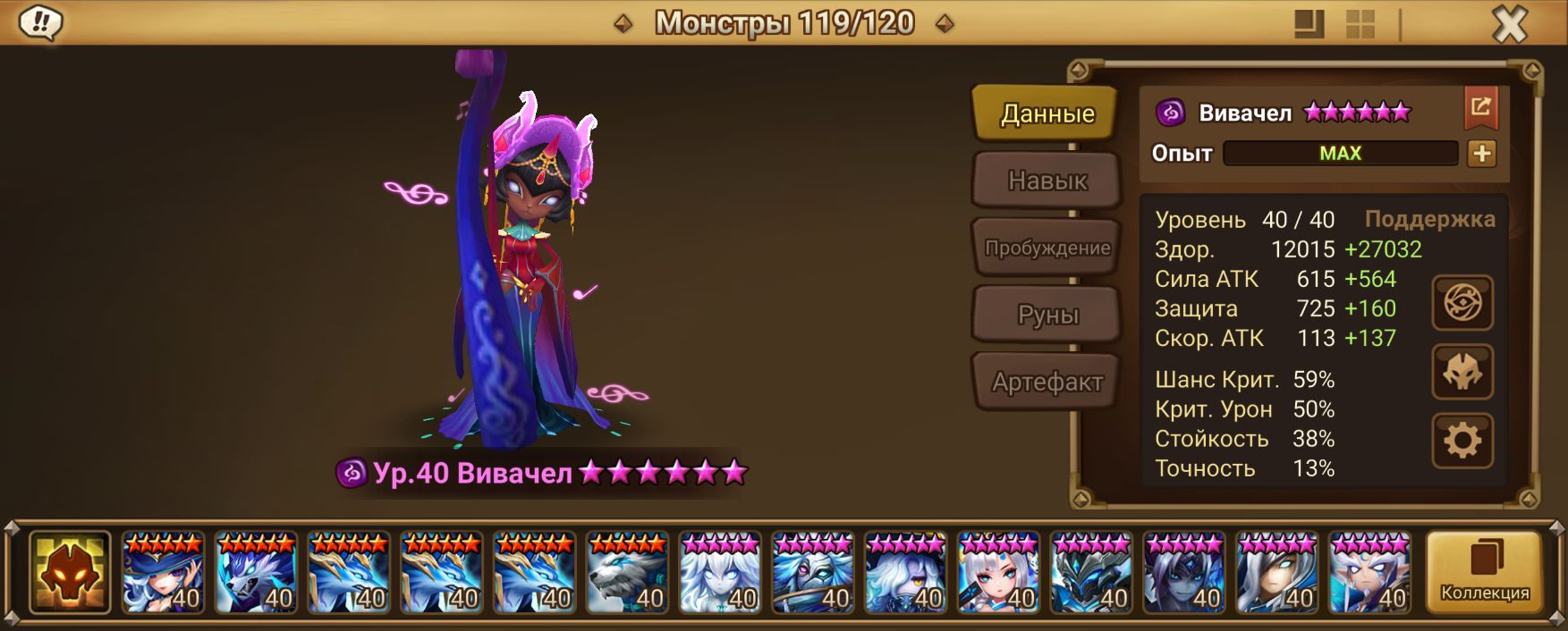Open the gear settings button
The width and height of the screenshot is (1568, 631).
tap(1462, 441)
